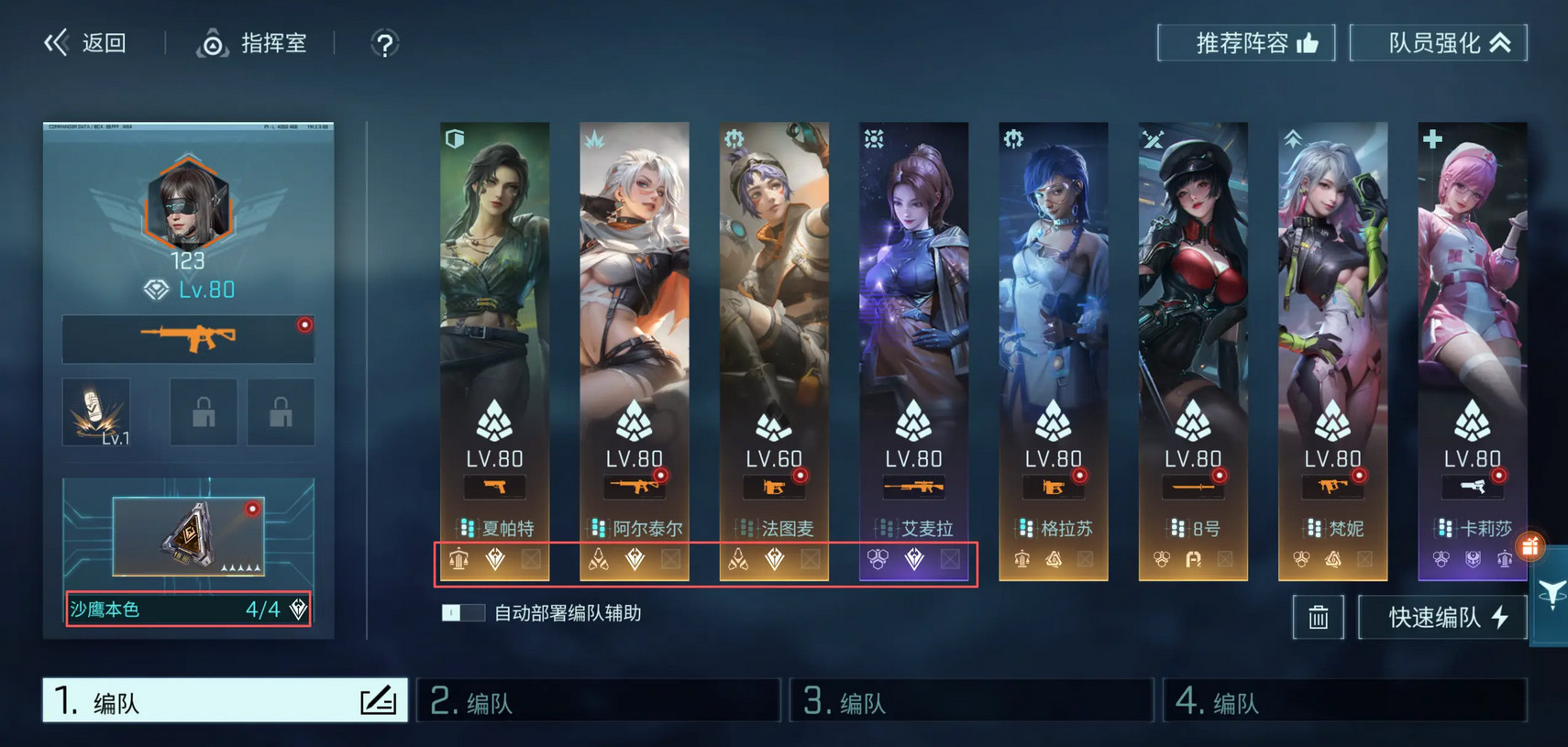Open the question mark help
This screenshot has height=747, width=1568.
(x=384, y=44)
